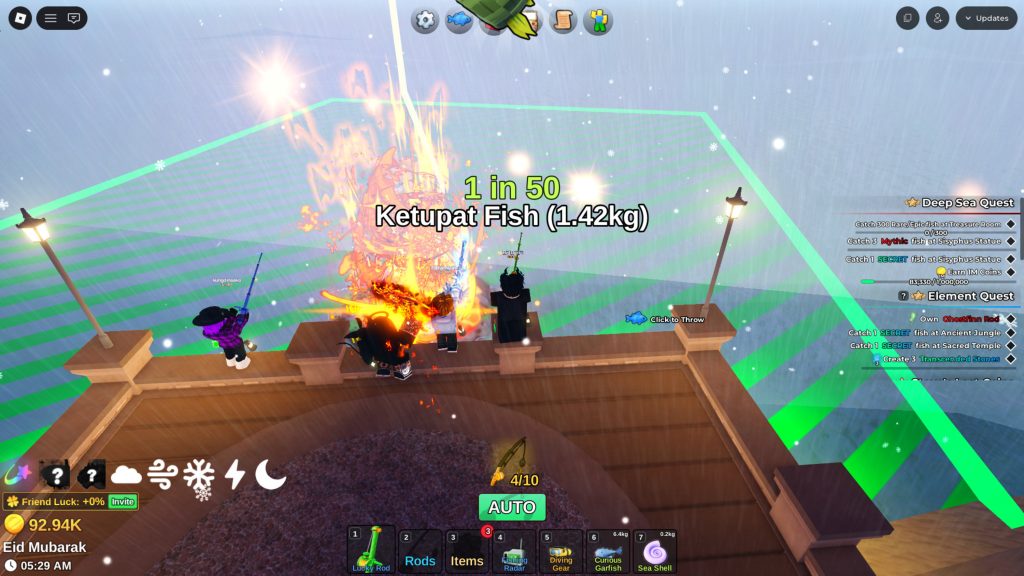Open the Rods hotbar category

(x=420, y=551)
